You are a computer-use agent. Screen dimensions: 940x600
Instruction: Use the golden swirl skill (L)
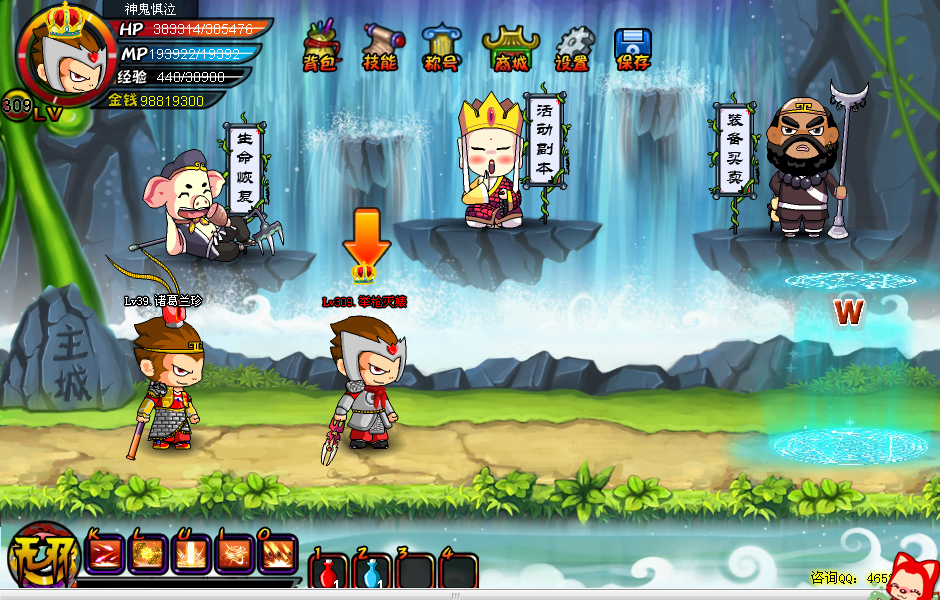(x=147, y=554)
